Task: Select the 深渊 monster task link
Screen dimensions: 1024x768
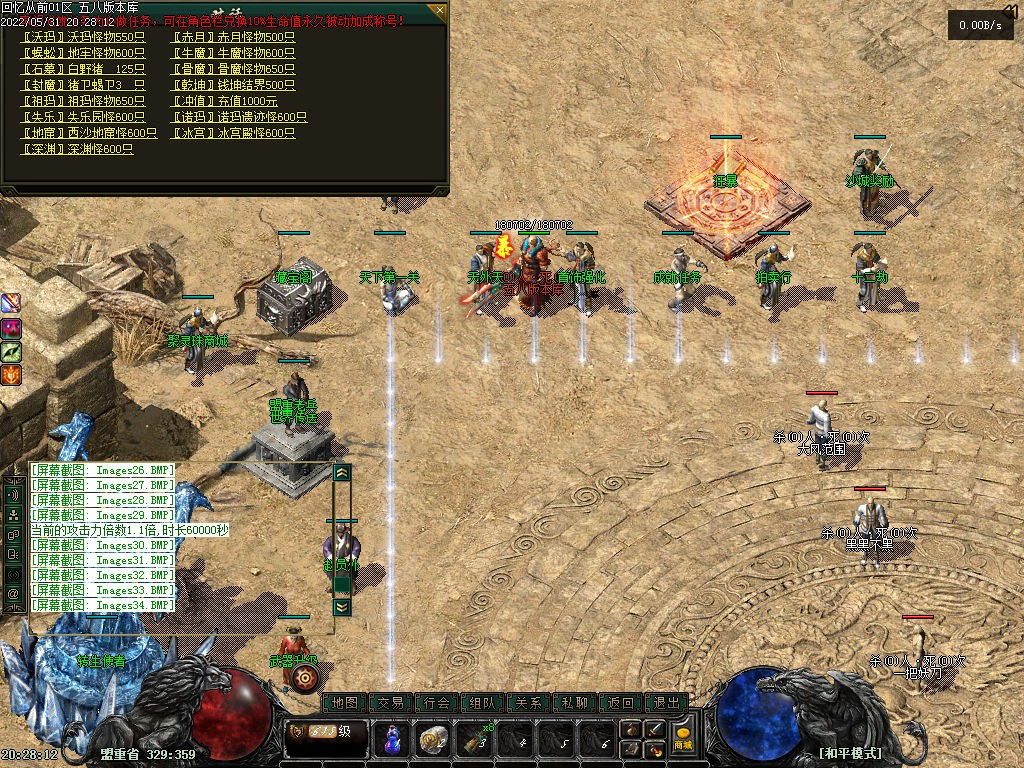Action: pos(77,149)
